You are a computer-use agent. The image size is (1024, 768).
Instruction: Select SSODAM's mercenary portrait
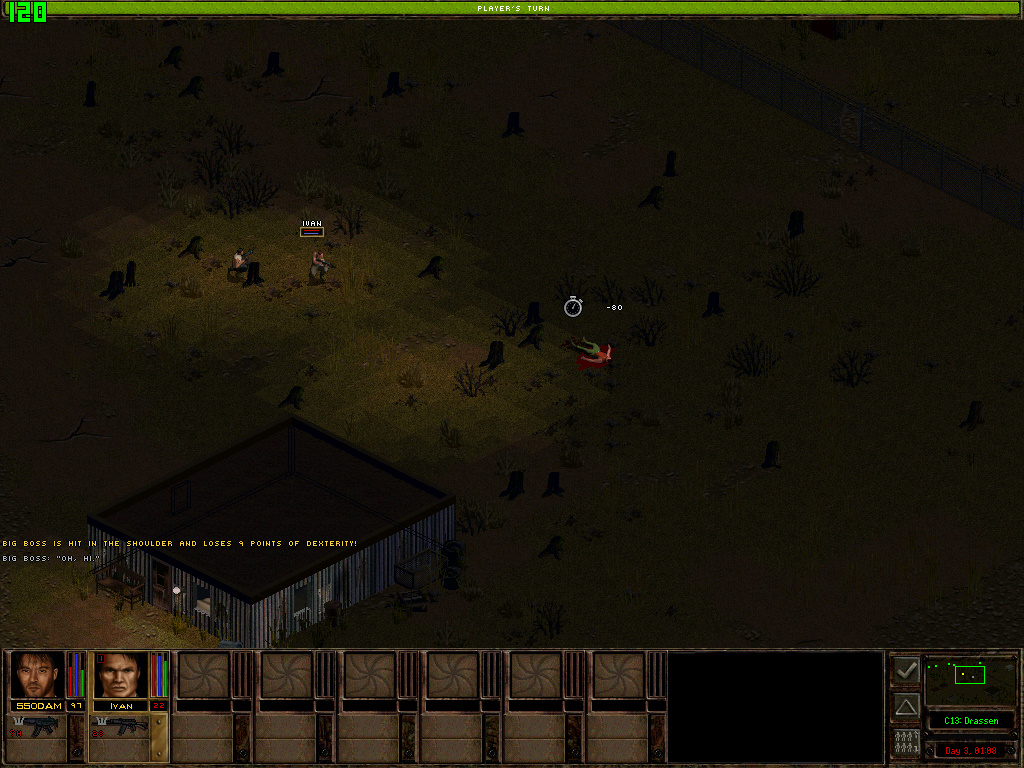(x=37, y=675)
